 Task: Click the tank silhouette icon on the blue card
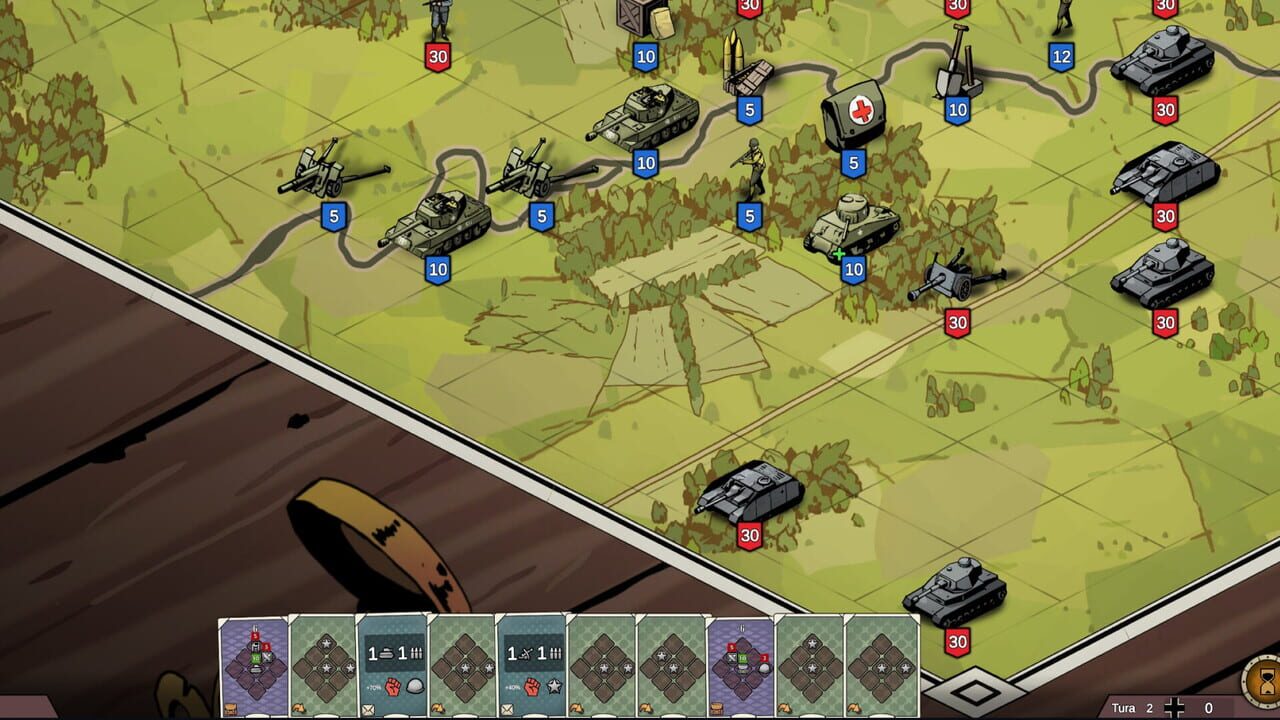[385, 653]
